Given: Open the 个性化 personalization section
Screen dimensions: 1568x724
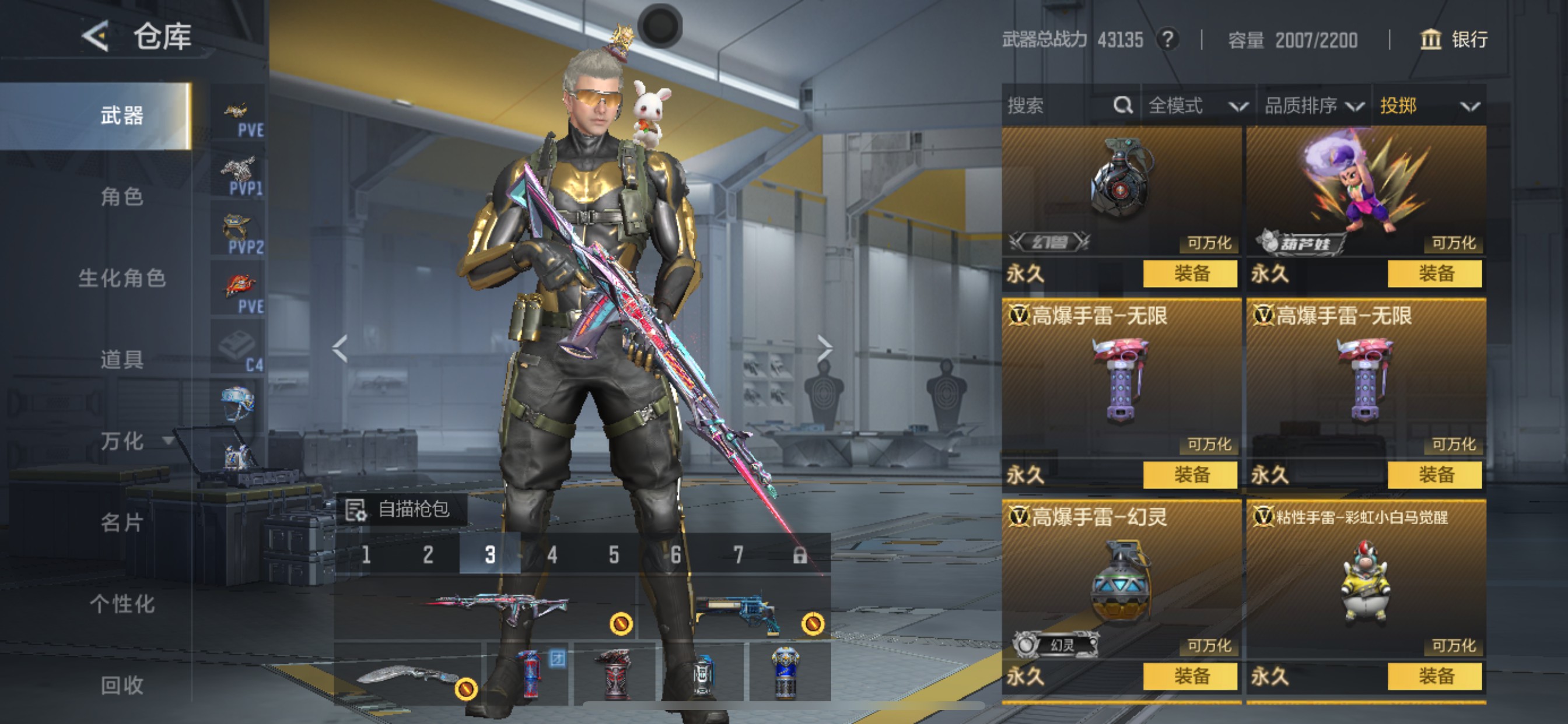Looking at the screenshot, I should [x=122, y=603].
